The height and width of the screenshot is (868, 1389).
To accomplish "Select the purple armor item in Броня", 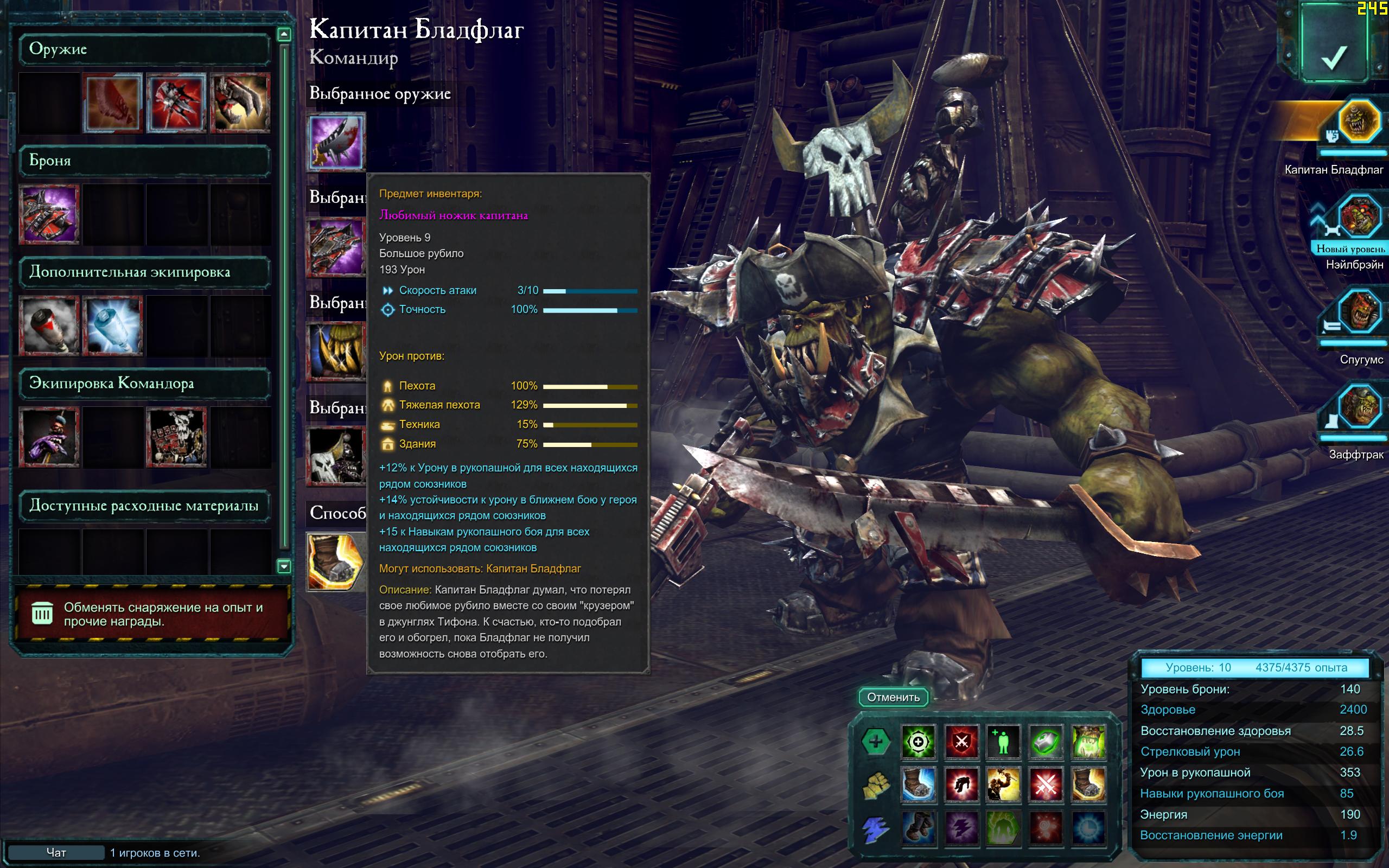I will (x=49, y=214).
